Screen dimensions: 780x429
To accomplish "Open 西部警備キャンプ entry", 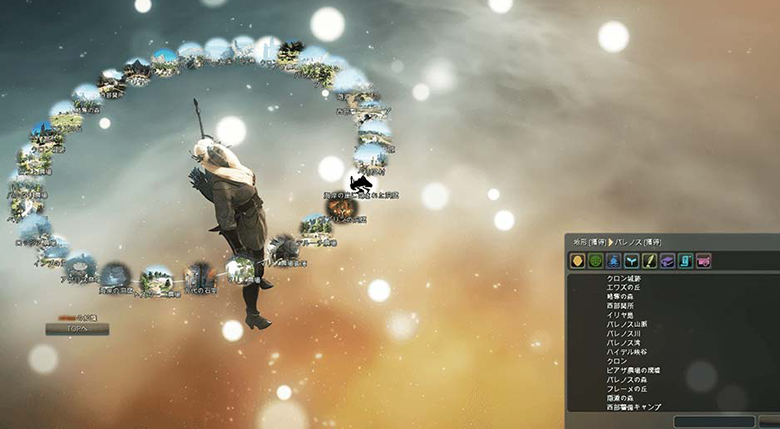I will point(632,407).
